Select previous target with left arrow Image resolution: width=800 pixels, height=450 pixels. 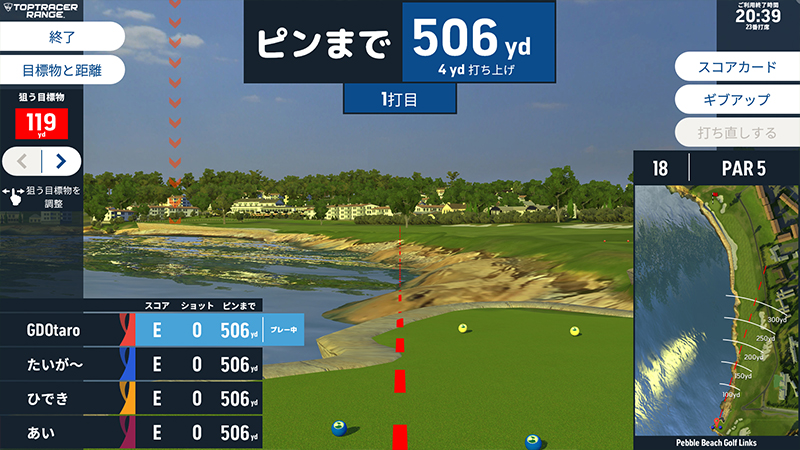click(22, 160)
